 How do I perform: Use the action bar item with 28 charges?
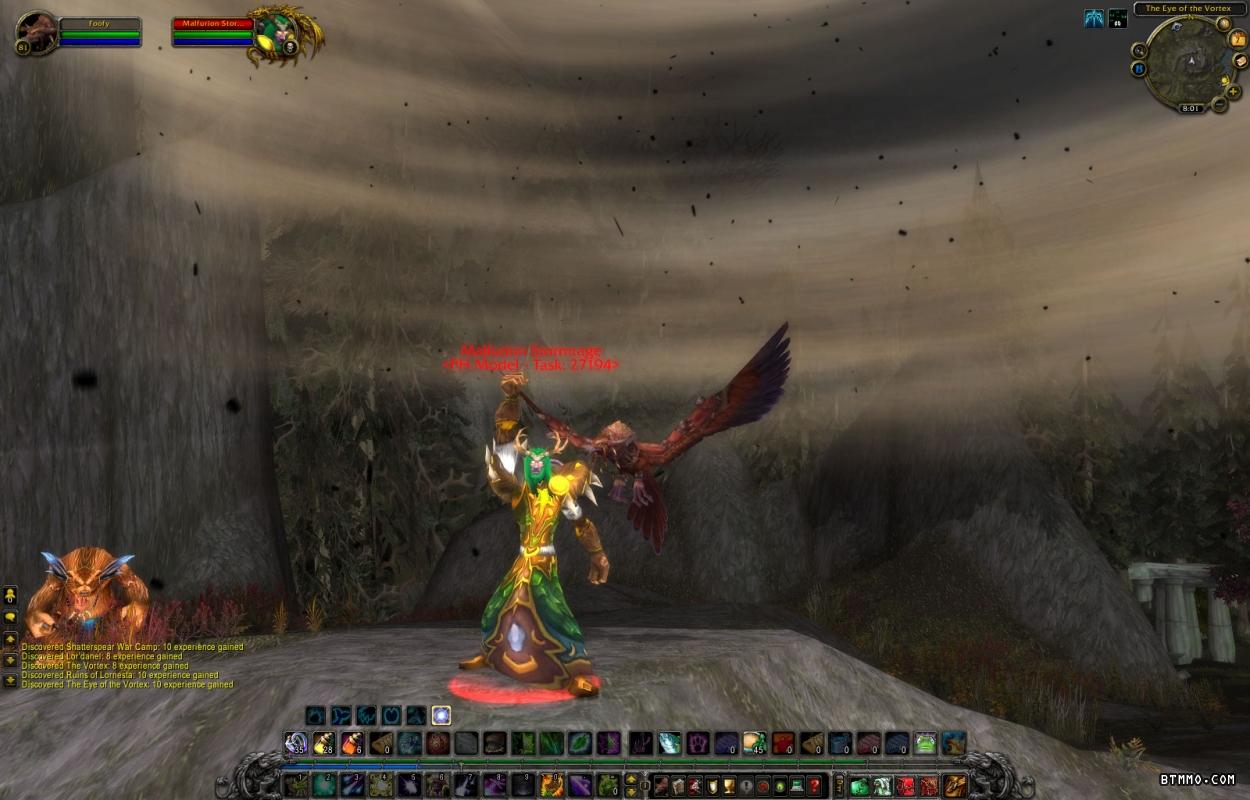click(323, 743)
